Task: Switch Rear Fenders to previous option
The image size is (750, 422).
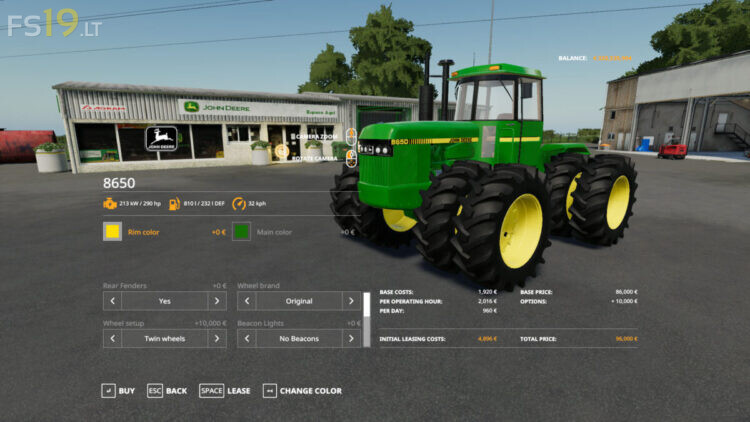Action: coord(112,301)
